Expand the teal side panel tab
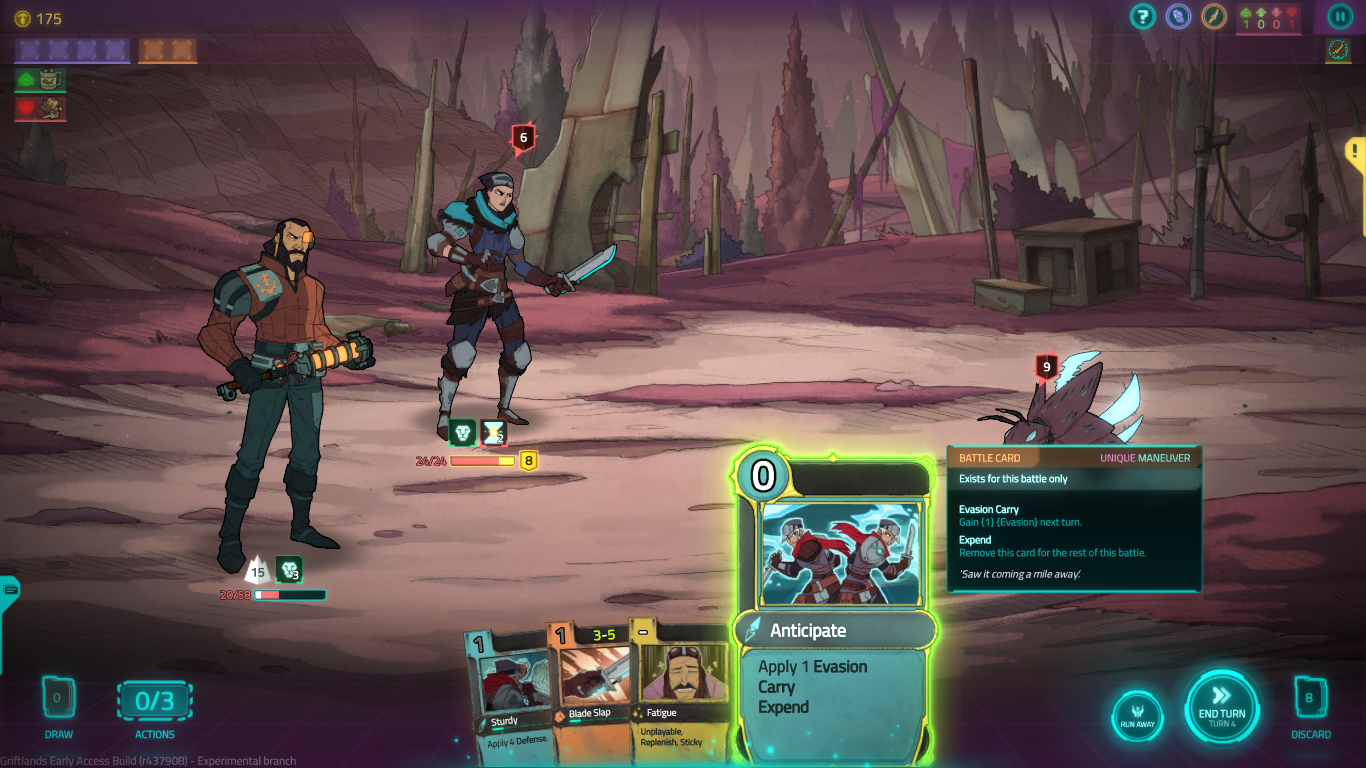1366x768 pixels. (x=9, y=590)
